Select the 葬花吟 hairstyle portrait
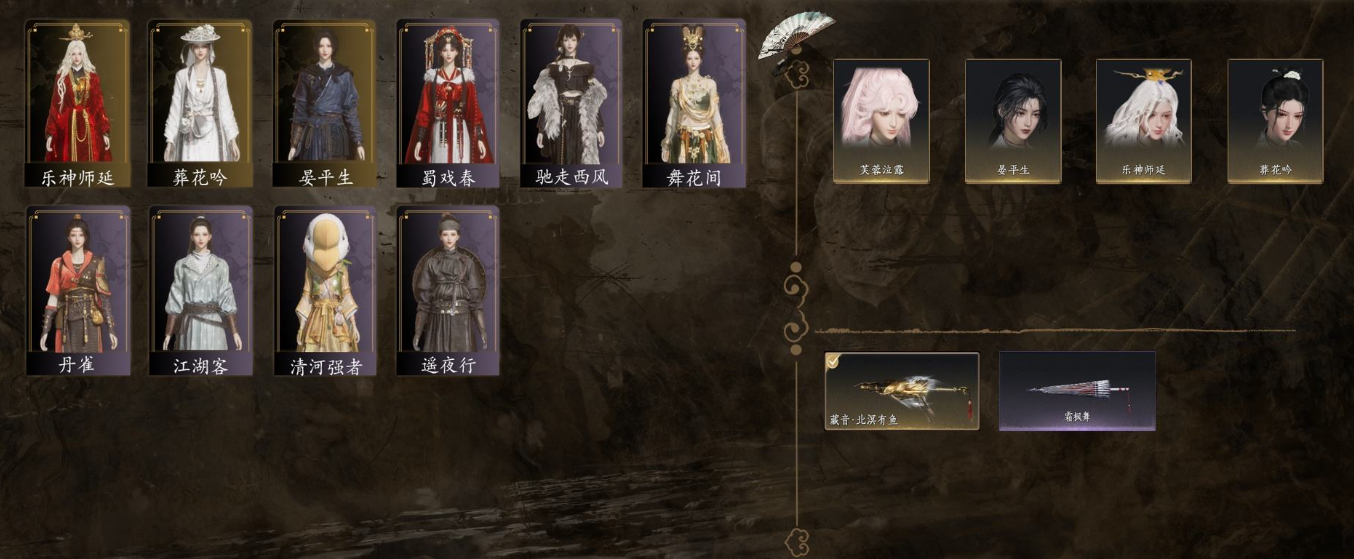 [1275, 120]
